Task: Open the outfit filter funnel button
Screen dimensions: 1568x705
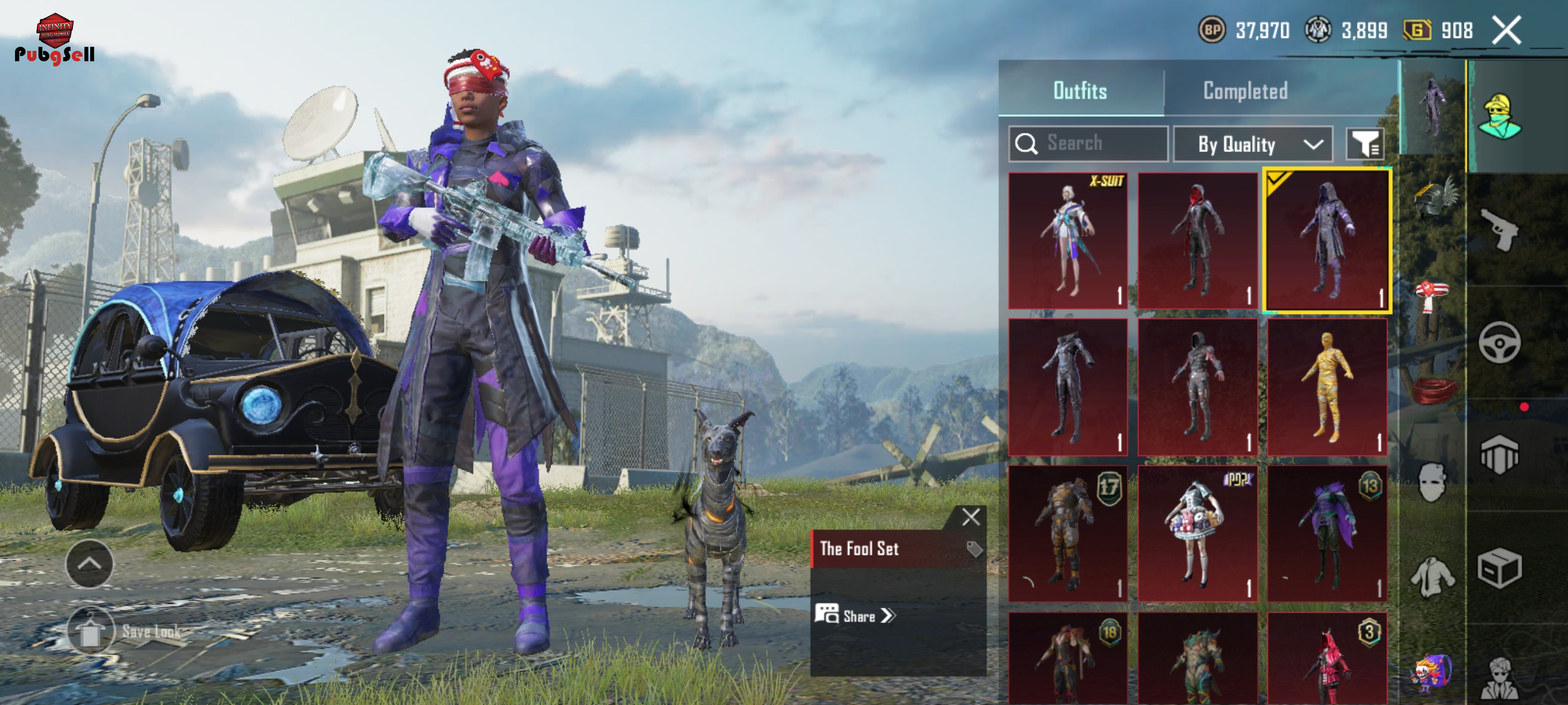Action: (x=1364, y=144)
